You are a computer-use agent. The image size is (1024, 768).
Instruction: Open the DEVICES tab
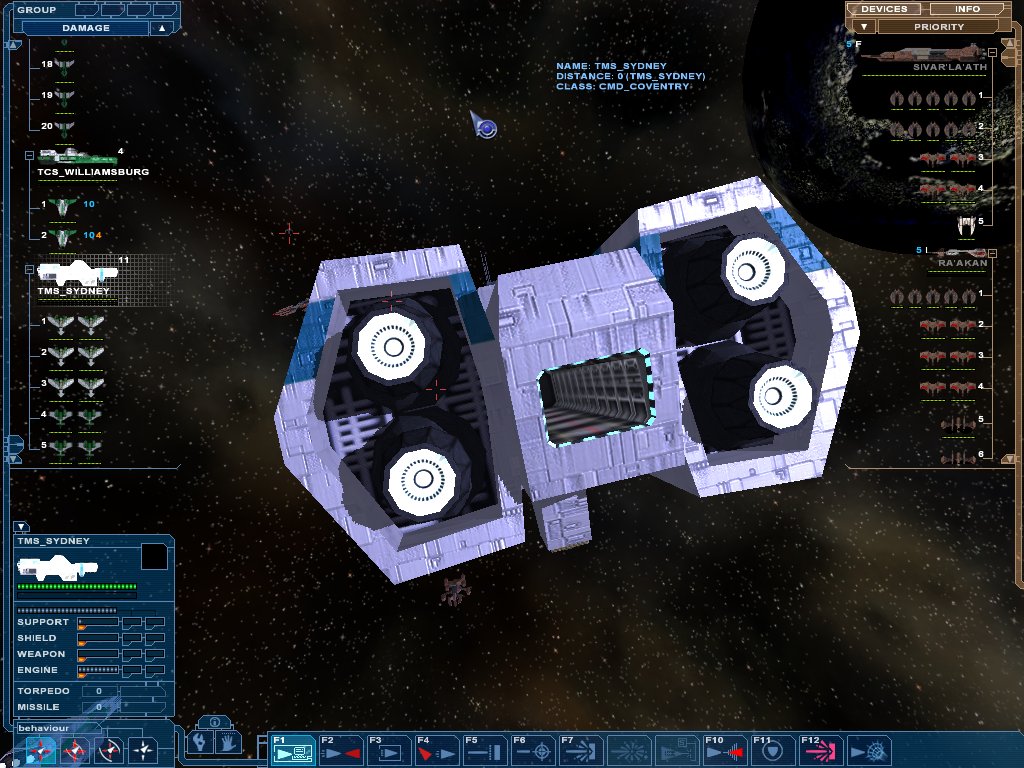883,9
